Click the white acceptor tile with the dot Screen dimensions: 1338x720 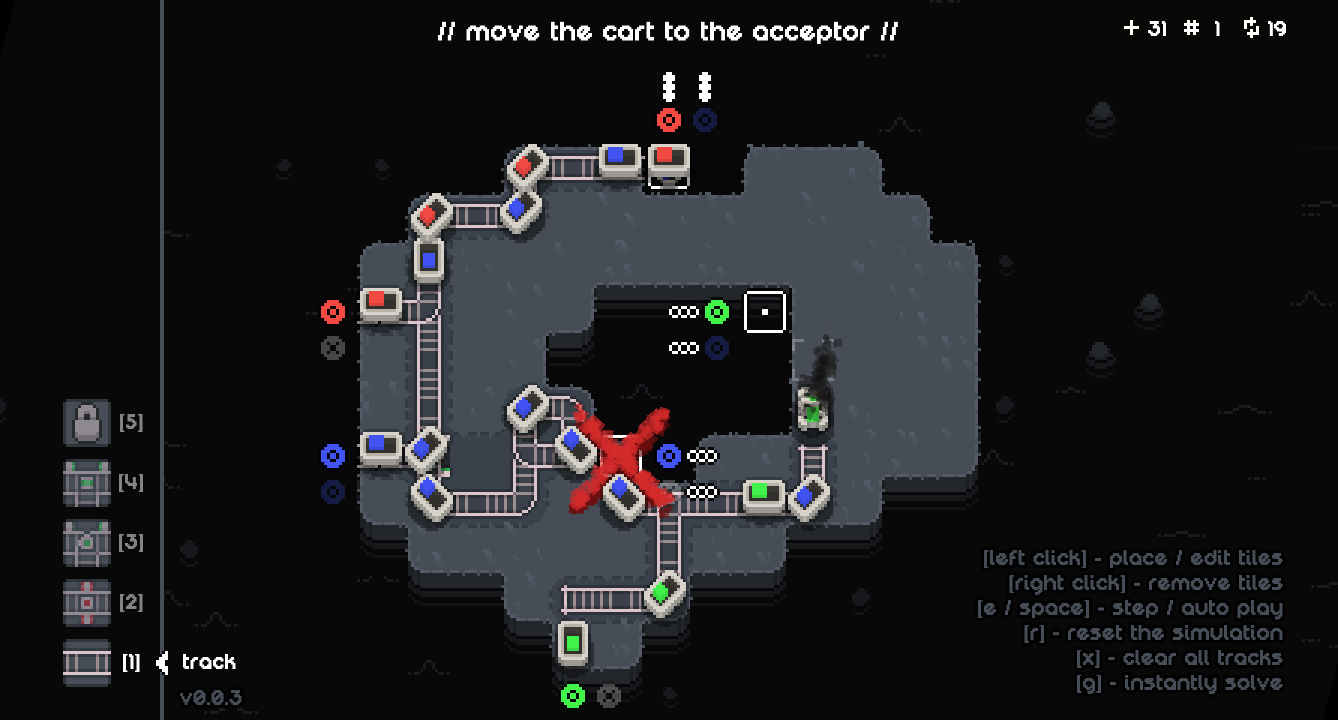coord(766,311)
